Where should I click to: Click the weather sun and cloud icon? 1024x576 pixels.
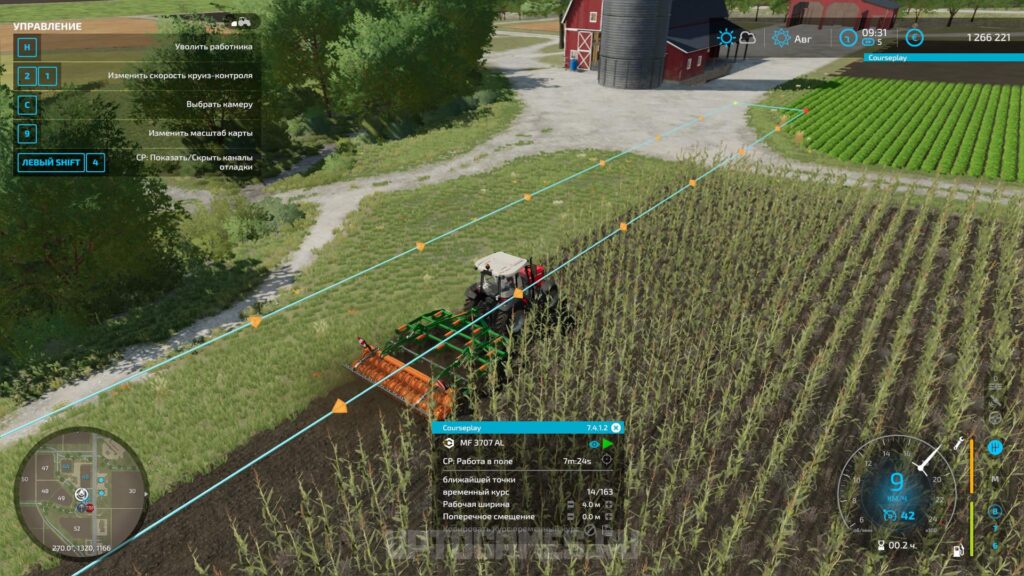coord(736,38)
